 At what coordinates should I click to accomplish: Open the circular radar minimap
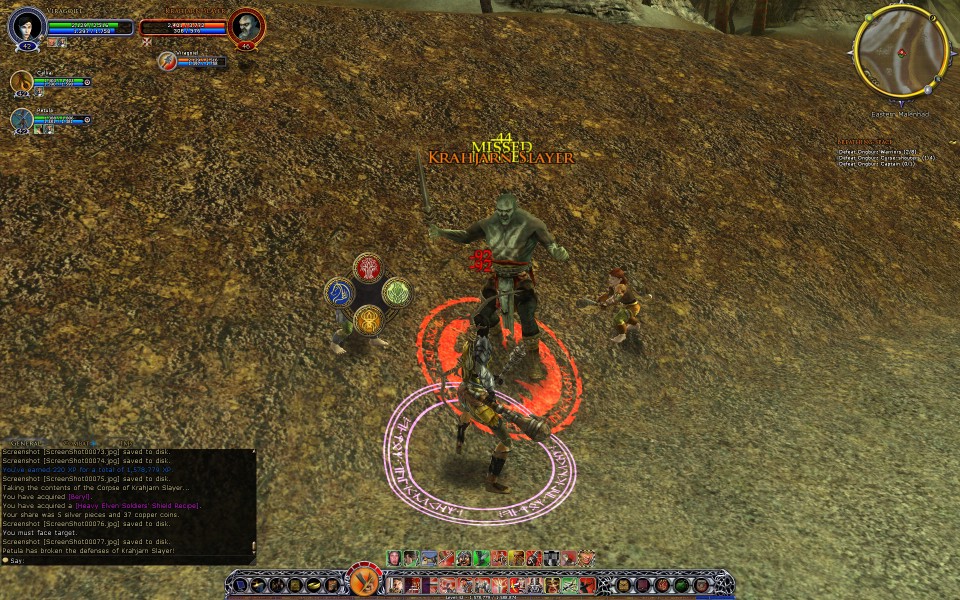(900, 51)
